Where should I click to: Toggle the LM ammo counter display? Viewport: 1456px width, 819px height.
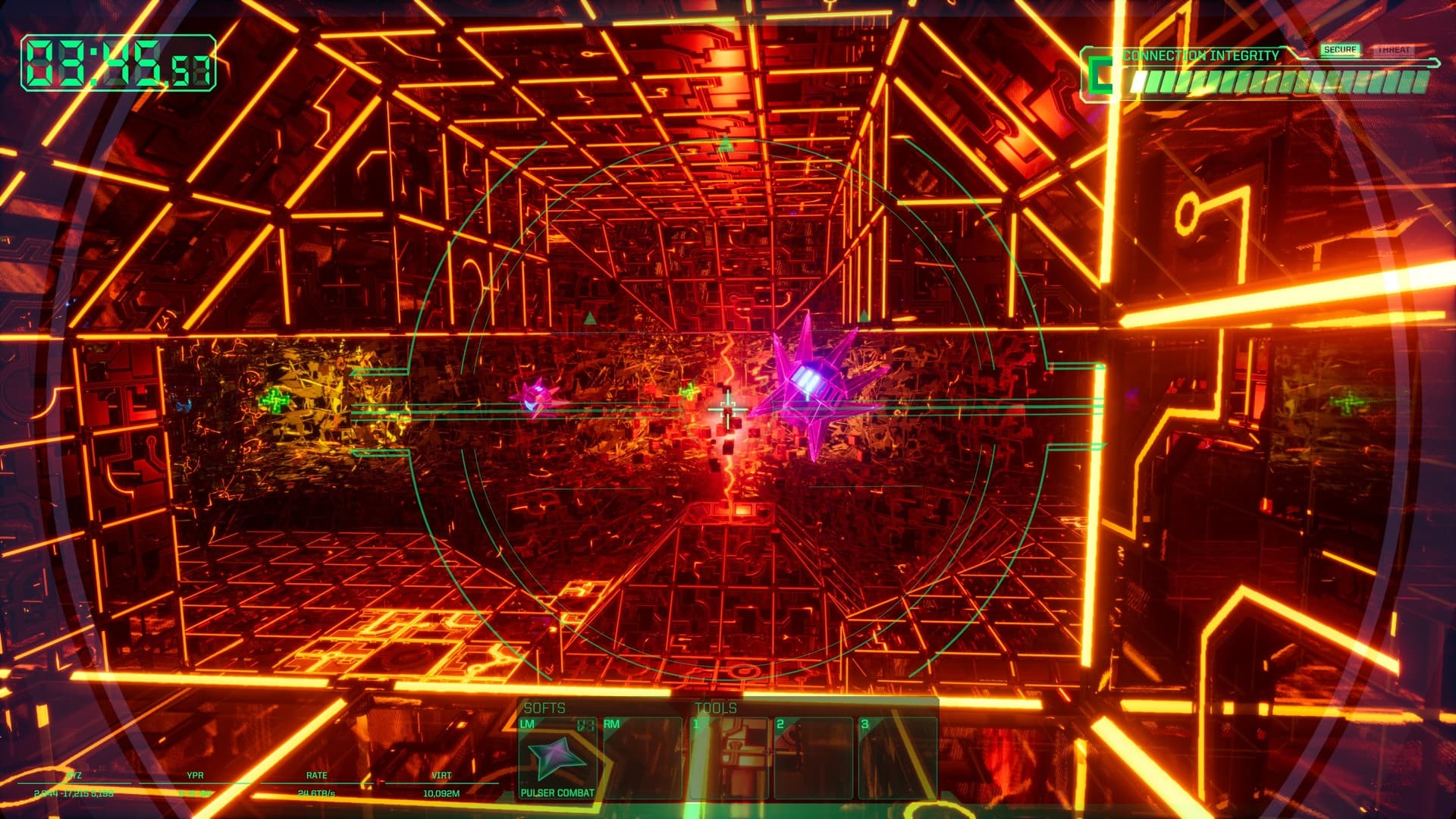(586, 723)
